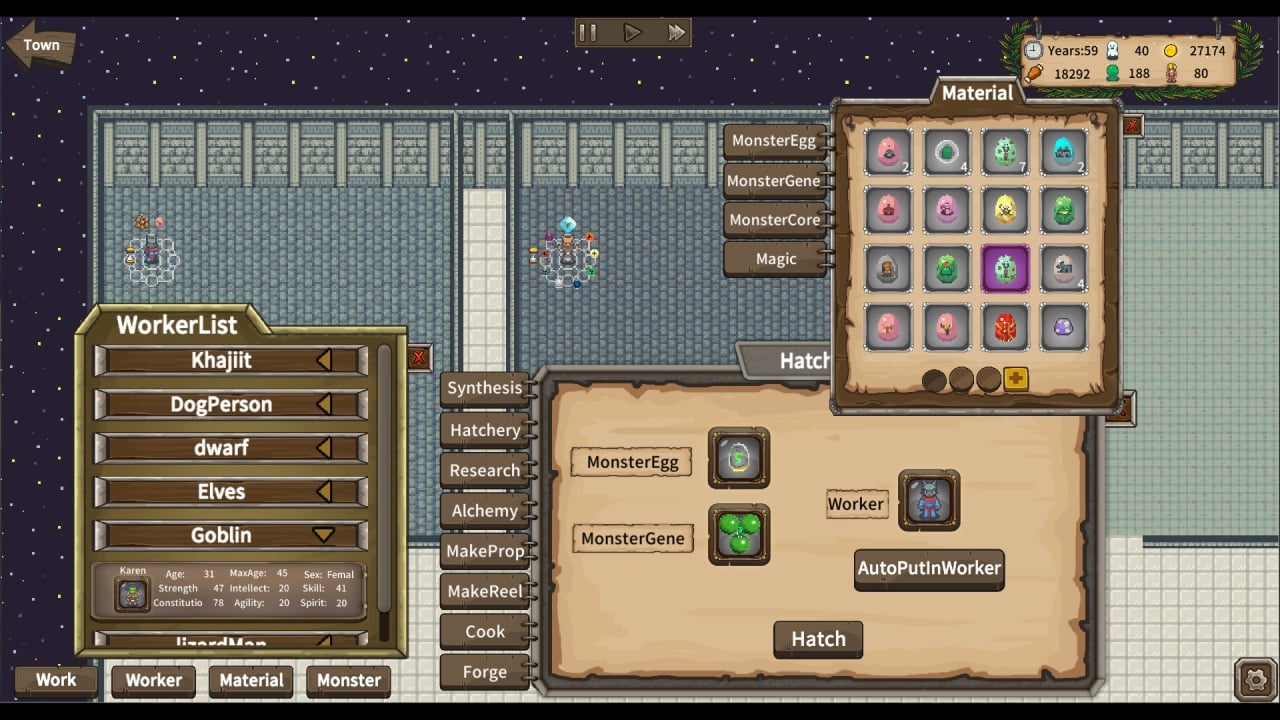This screenshot has height=720, width=1280.
Task: Hatch the monster egg
Action: (x=818, y=639)
